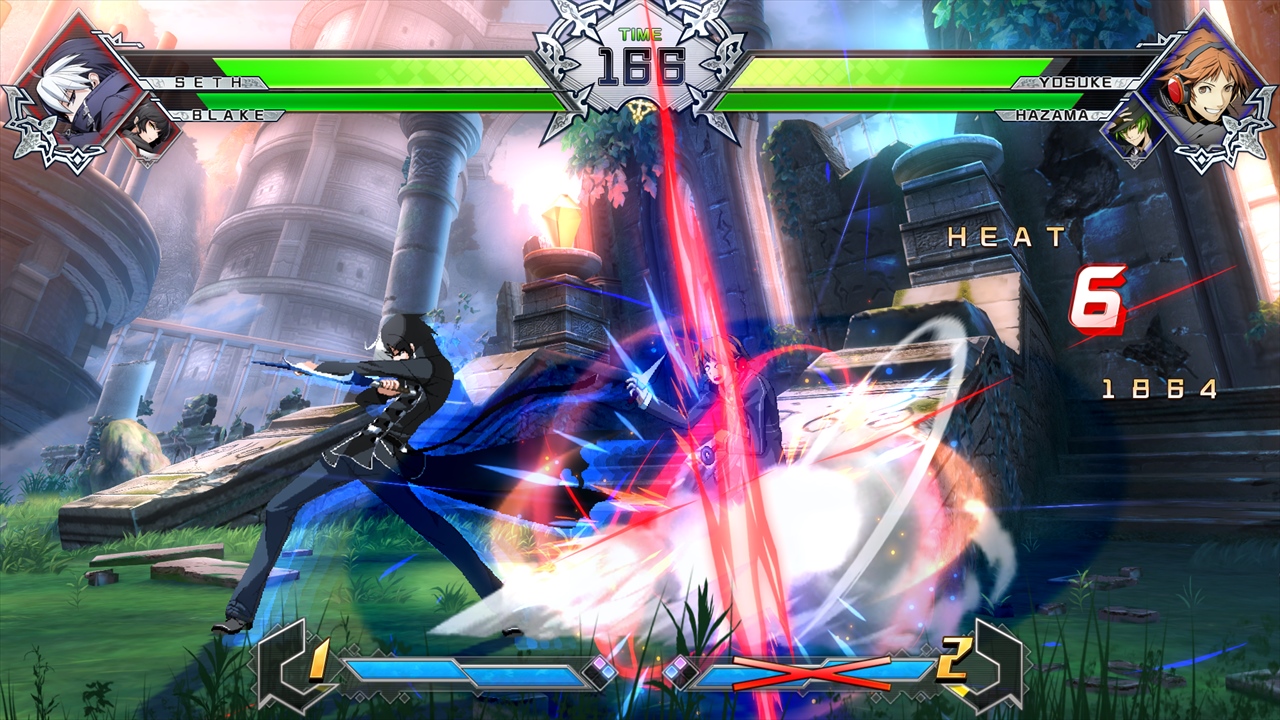The width and height of the screenshot is (1280, 720).
Task: Expand the right diamond portrait frame
Action: pos(1205,85)
